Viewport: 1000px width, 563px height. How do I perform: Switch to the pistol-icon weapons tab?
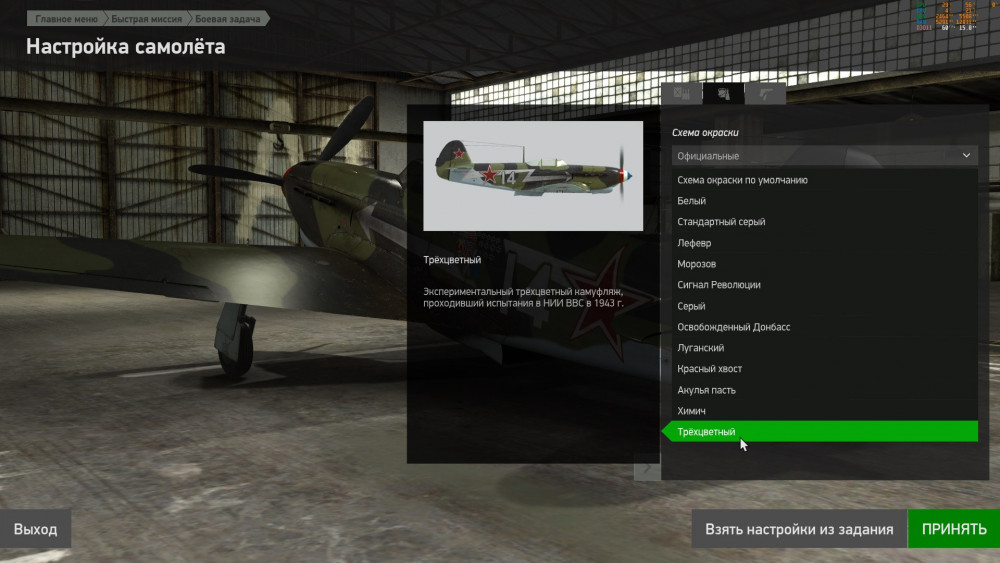(767, 94)
